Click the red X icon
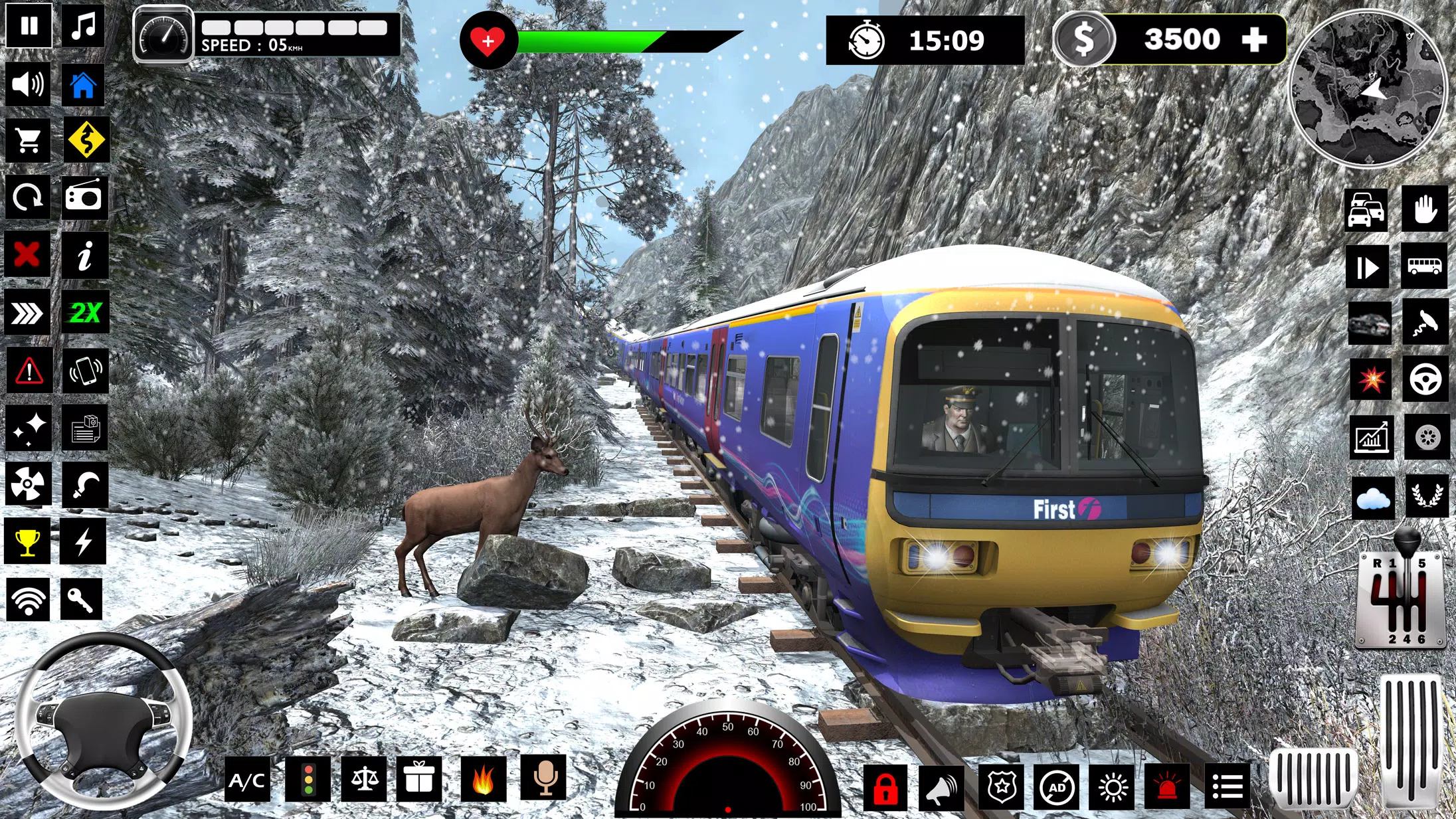The height and width of the screenshot is (819, 1456). coord(27,254)
